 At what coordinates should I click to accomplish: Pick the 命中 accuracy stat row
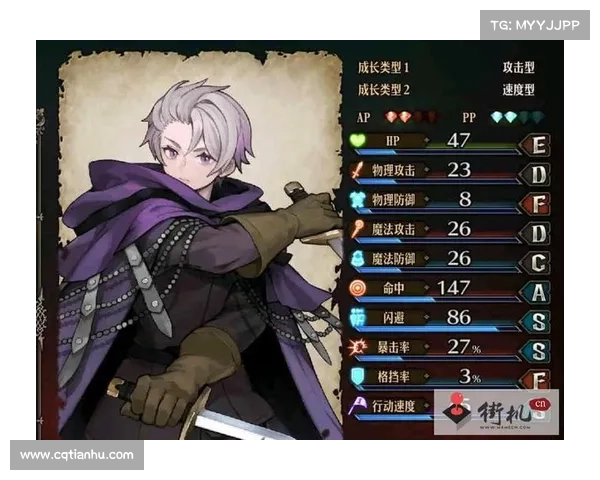pos(450,289)
